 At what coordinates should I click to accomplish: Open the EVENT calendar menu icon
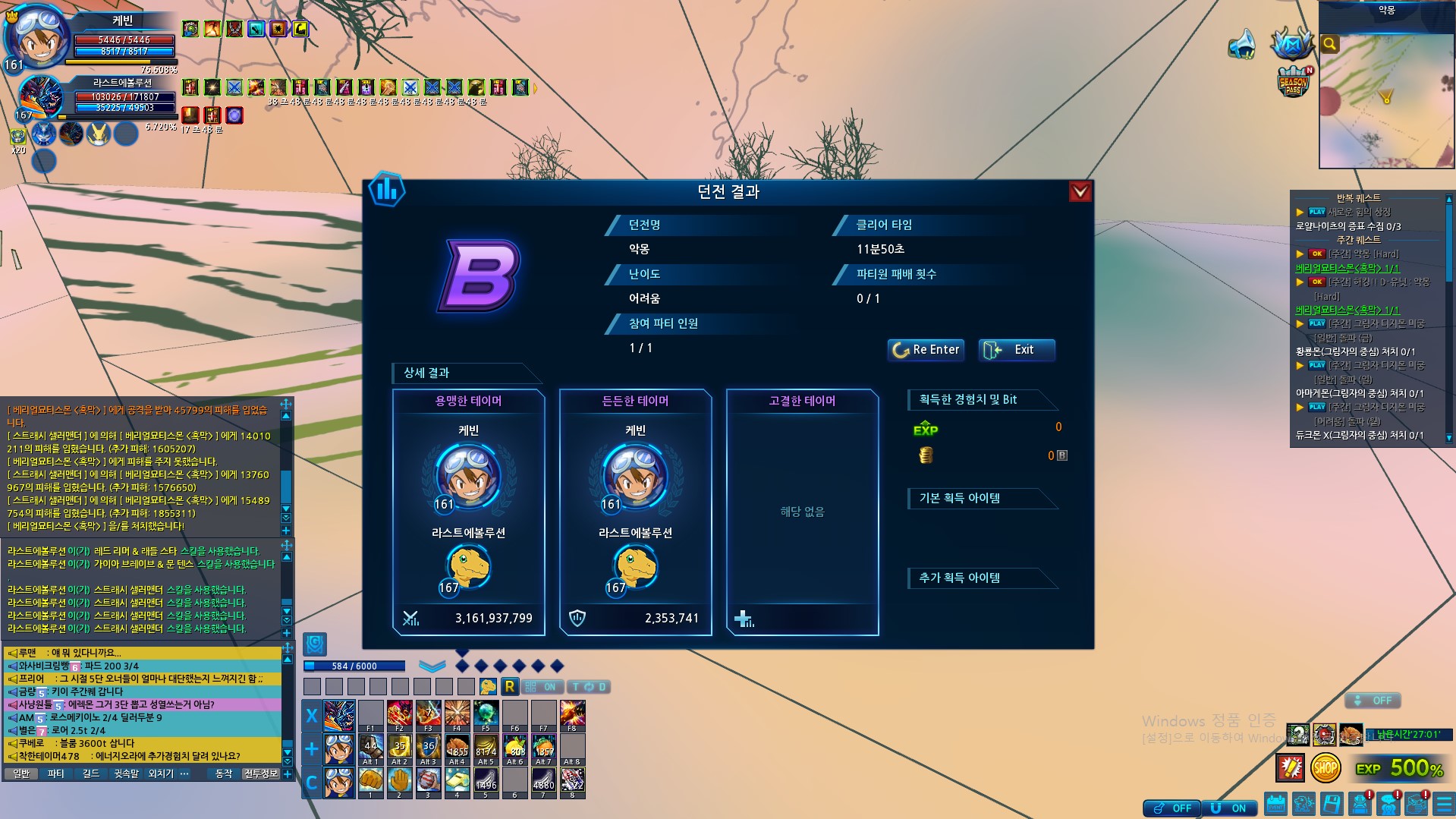click(x=1275, y=804)
